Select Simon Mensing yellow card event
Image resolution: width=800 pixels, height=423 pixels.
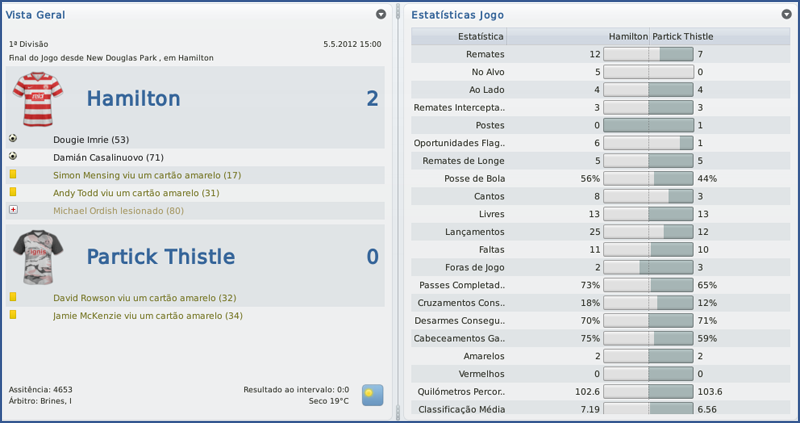[x=147, y=175]
